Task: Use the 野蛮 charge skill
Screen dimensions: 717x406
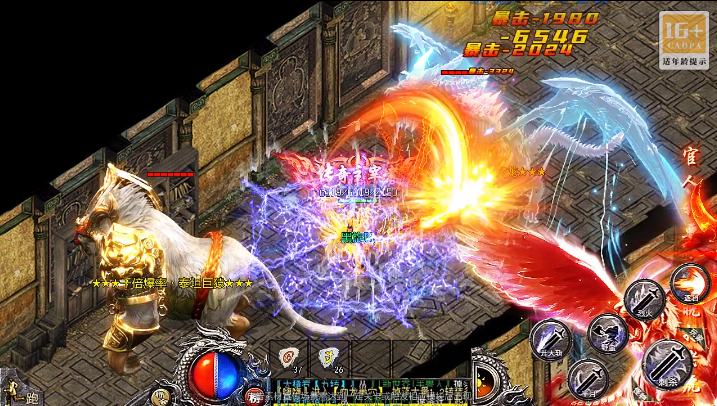Action: point(606,332)
